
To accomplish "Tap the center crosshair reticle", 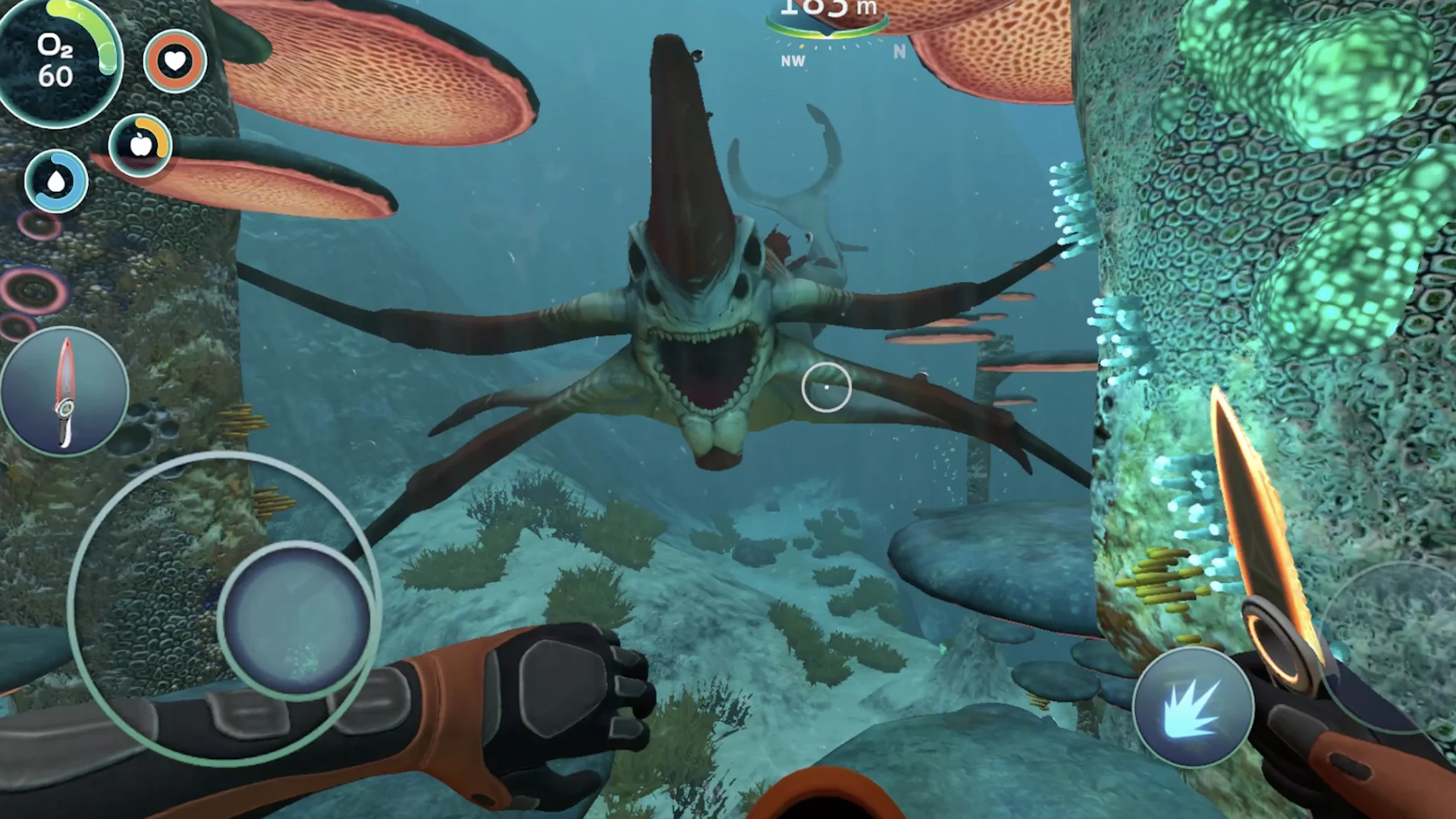I will pyautogui.click(x=826, y=388).
